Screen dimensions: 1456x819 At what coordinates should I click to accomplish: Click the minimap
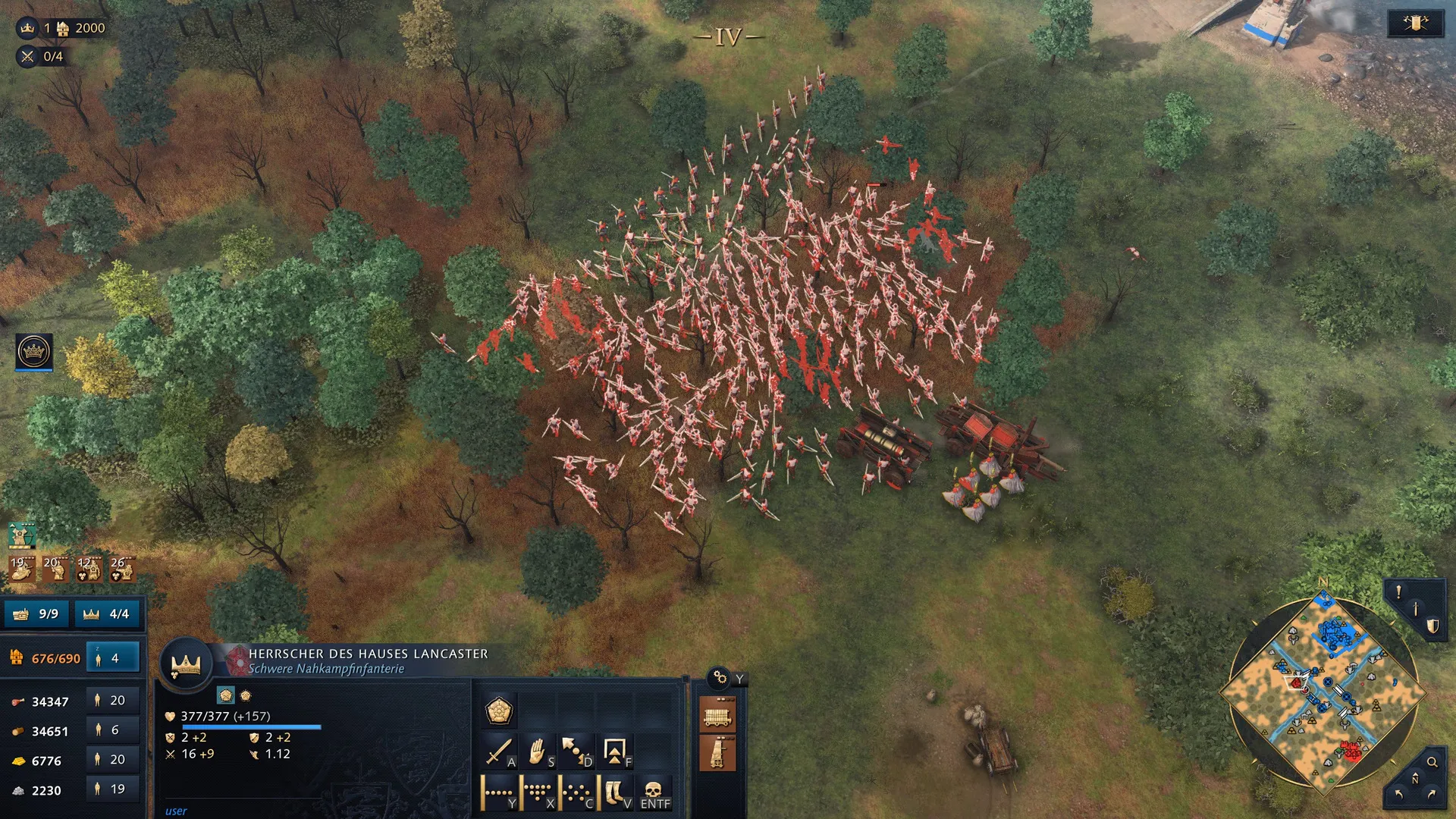point(1323,692)
